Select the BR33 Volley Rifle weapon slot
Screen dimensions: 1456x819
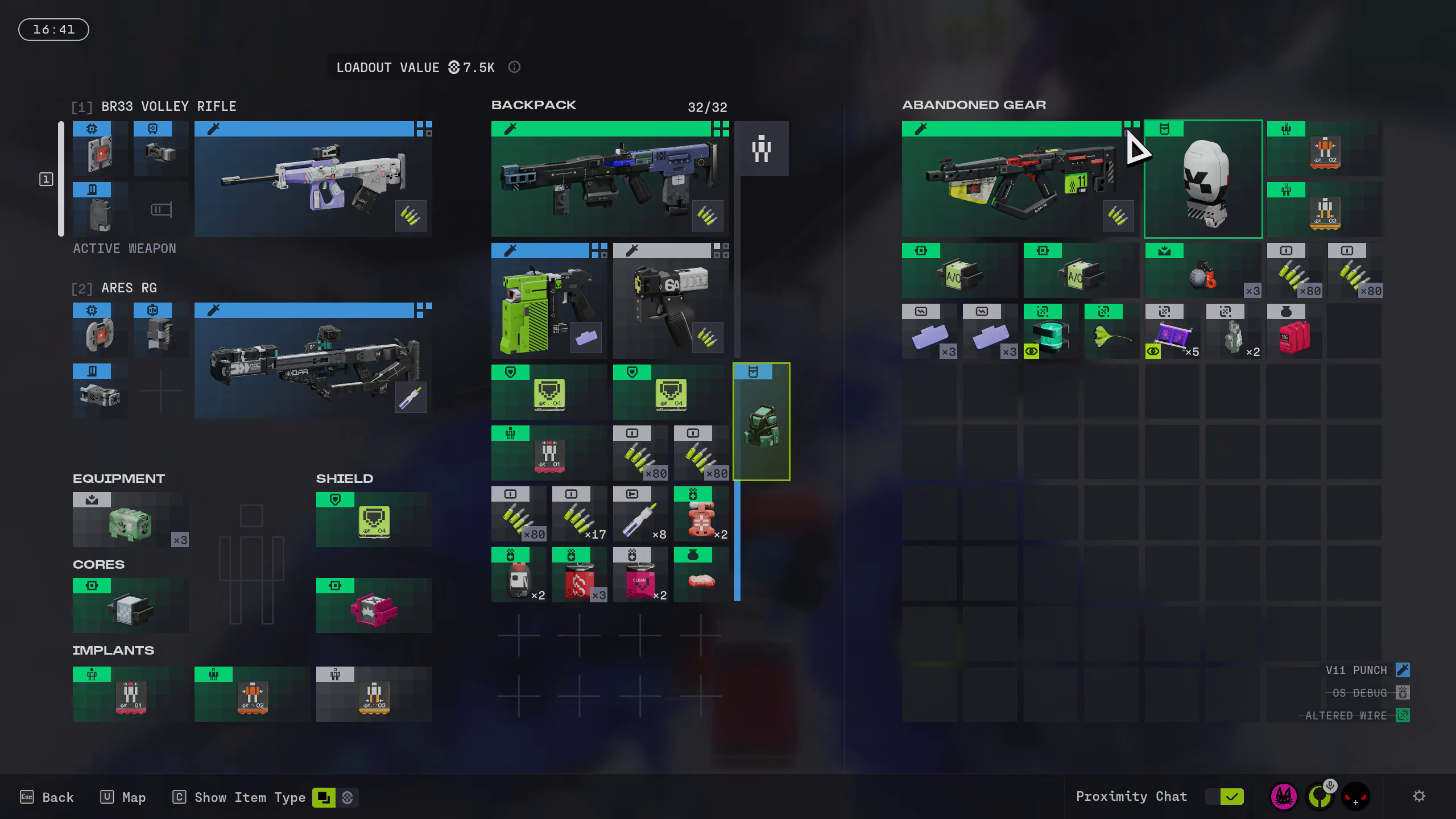click(313, 179)
